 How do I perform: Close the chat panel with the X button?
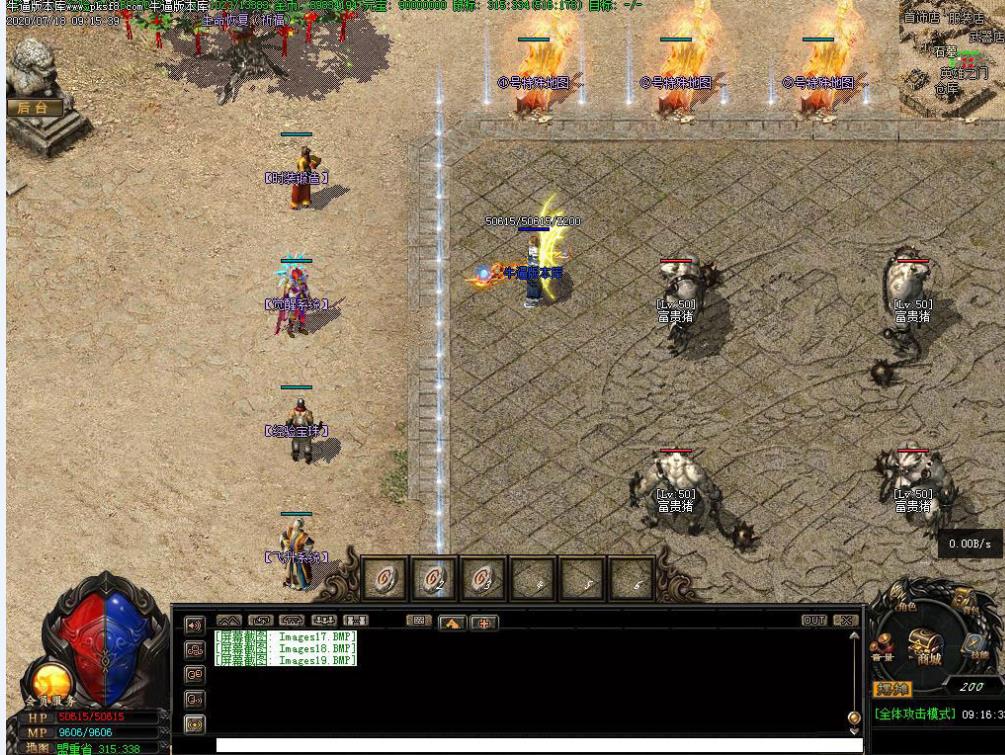[845, 621]
